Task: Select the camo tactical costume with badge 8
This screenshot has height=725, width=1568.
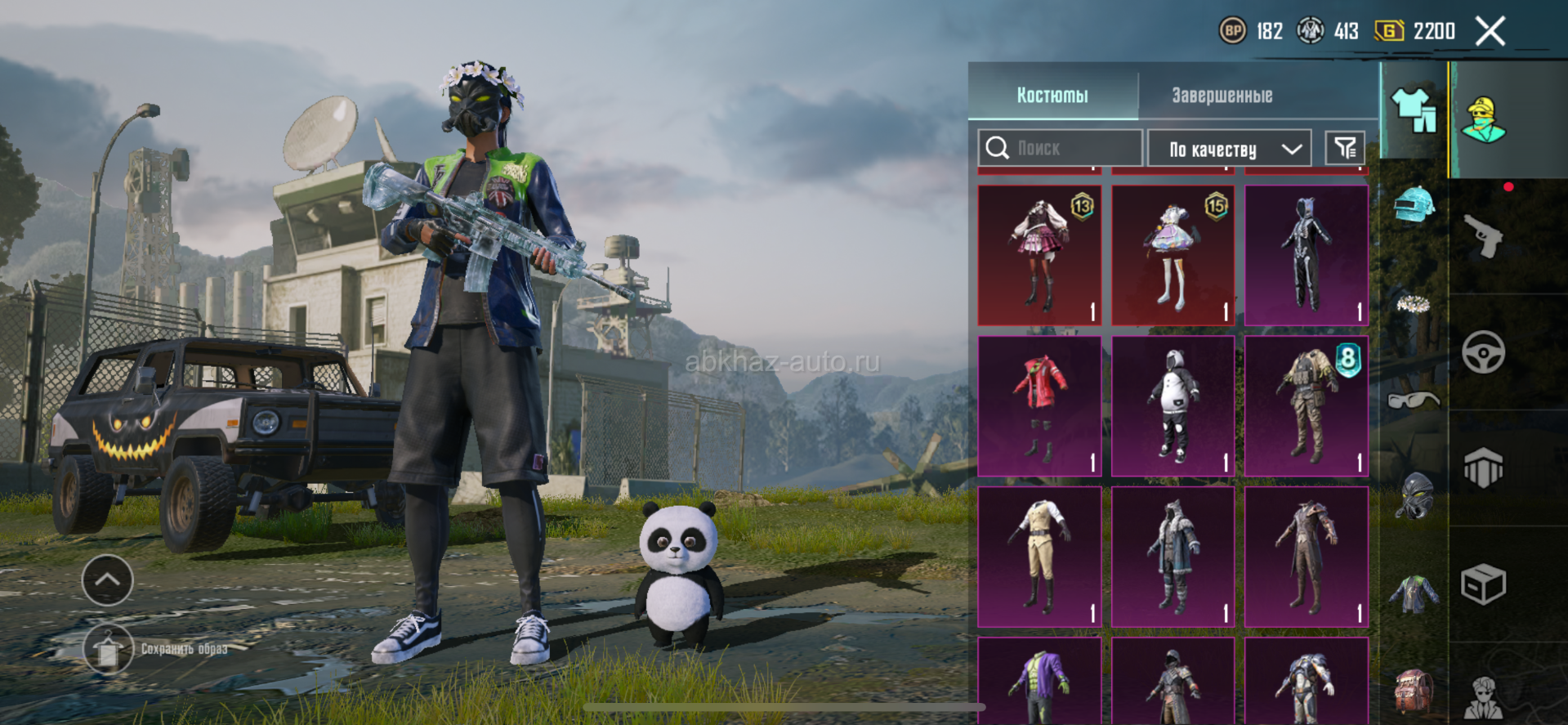Action: pos(1306,406)
